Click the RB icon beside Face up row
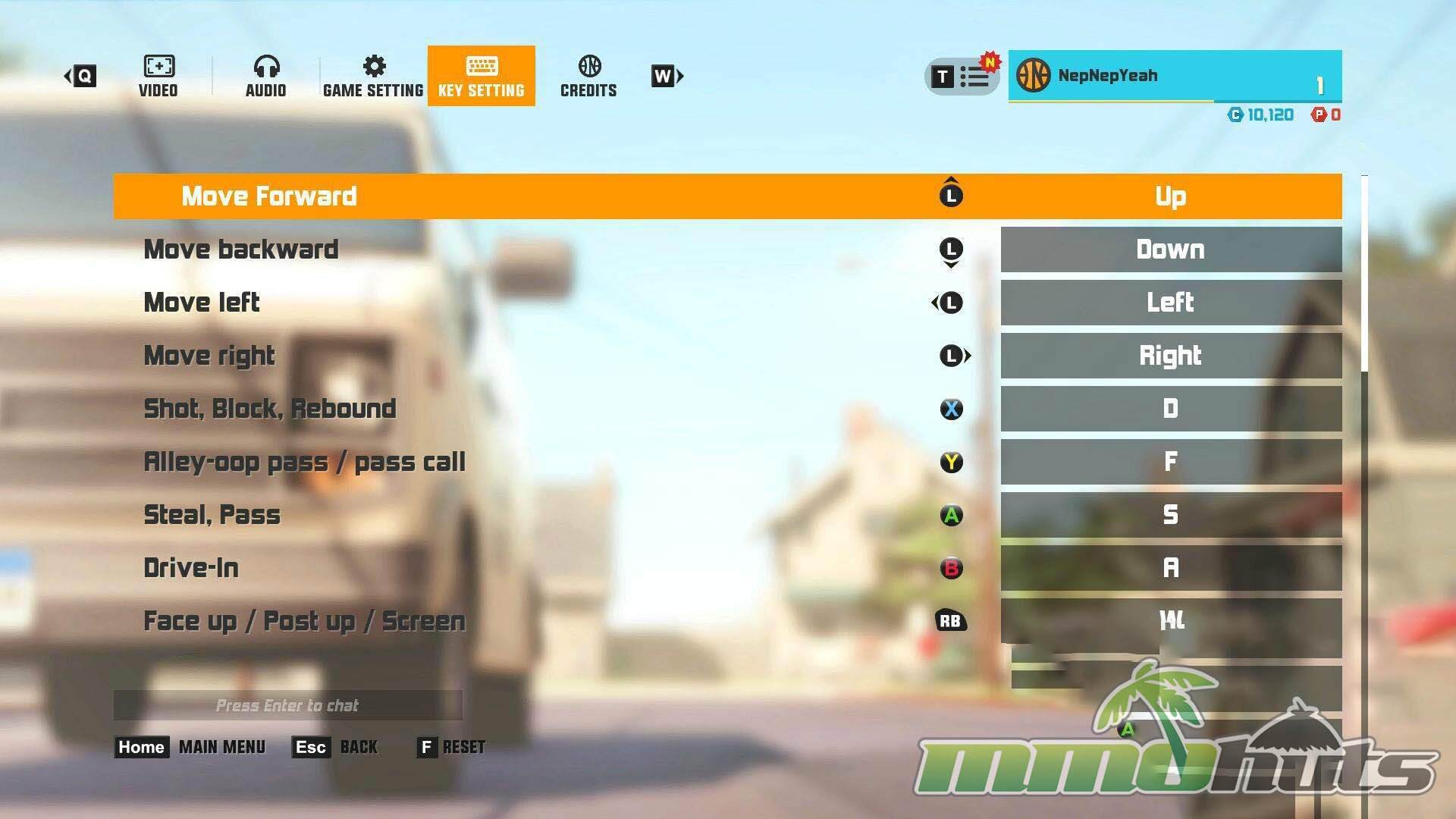The height and width of the screenshot is (819, 1456). click(950, 621)
